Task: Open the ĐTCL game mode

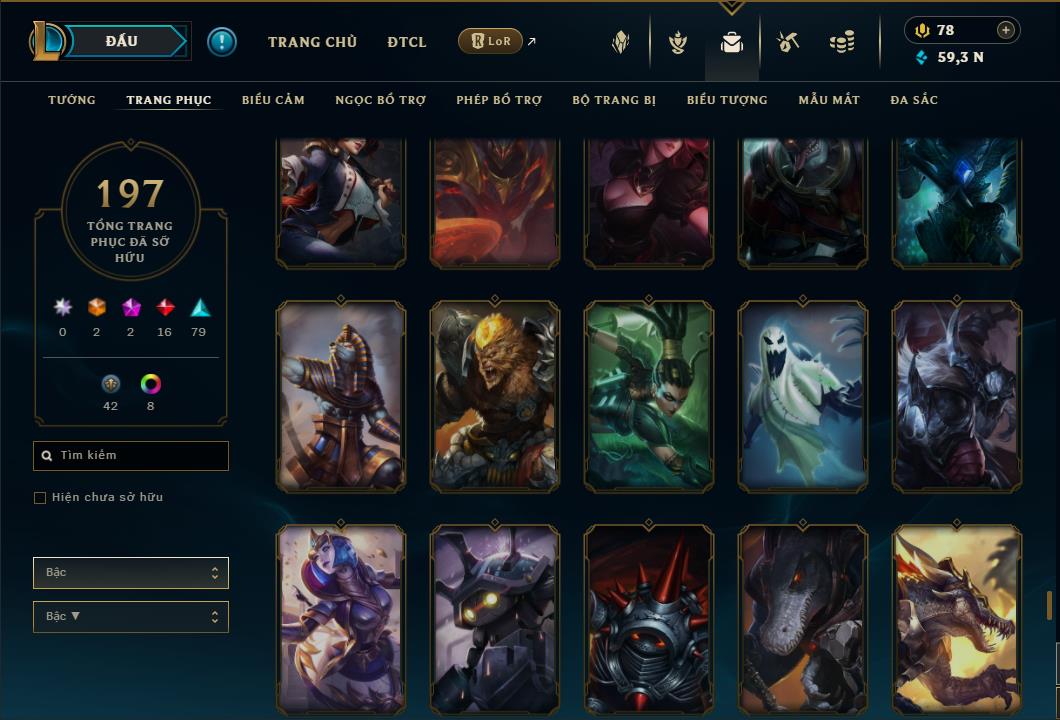Action: click(x=407, y=42)
